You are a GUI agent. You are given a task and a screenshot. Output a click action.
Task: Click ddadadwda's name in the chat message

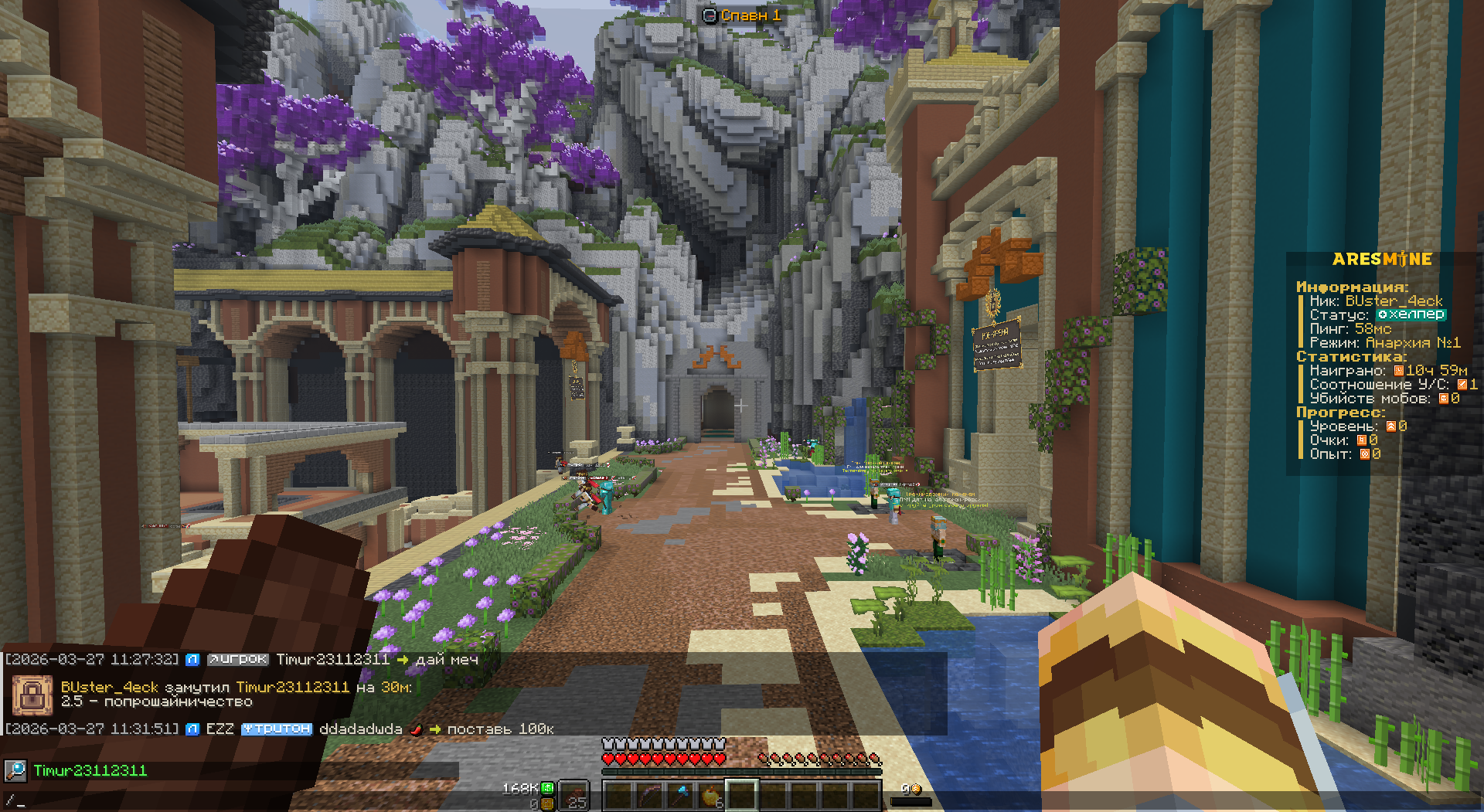[x=360, y=729]
